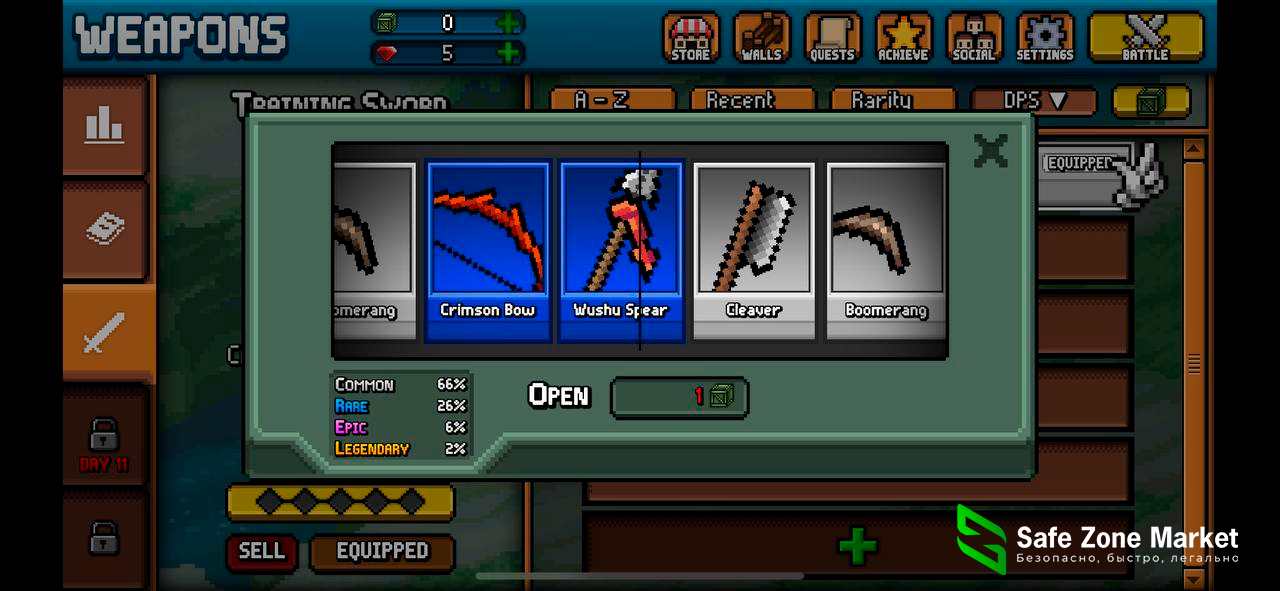This screenshot has height=591, width=1280.
Task: Start a Battle
Action: [1145, 38]
